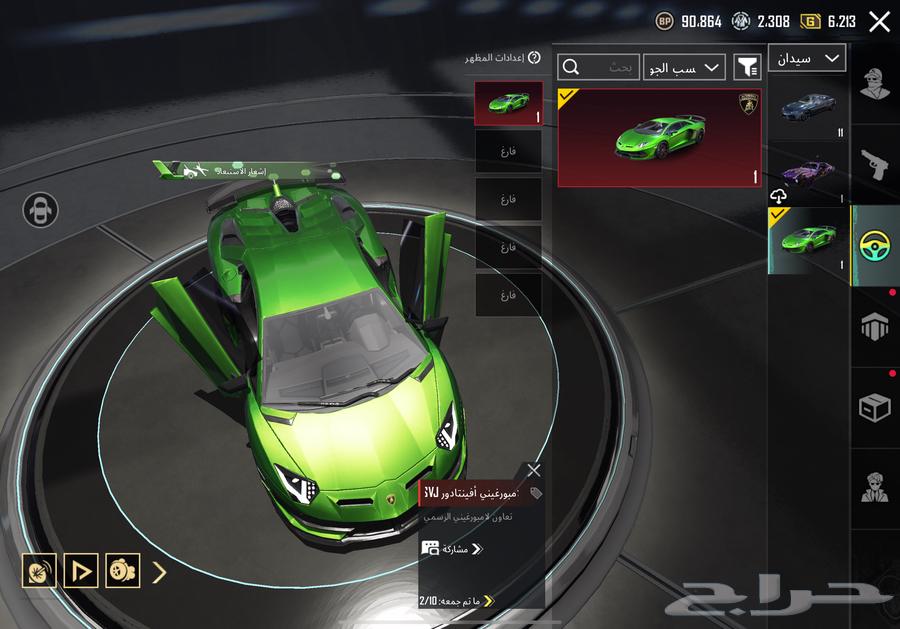Expand the حسب الجو sort dropdown
Screen dimensions: 900x629
[684, 67]
